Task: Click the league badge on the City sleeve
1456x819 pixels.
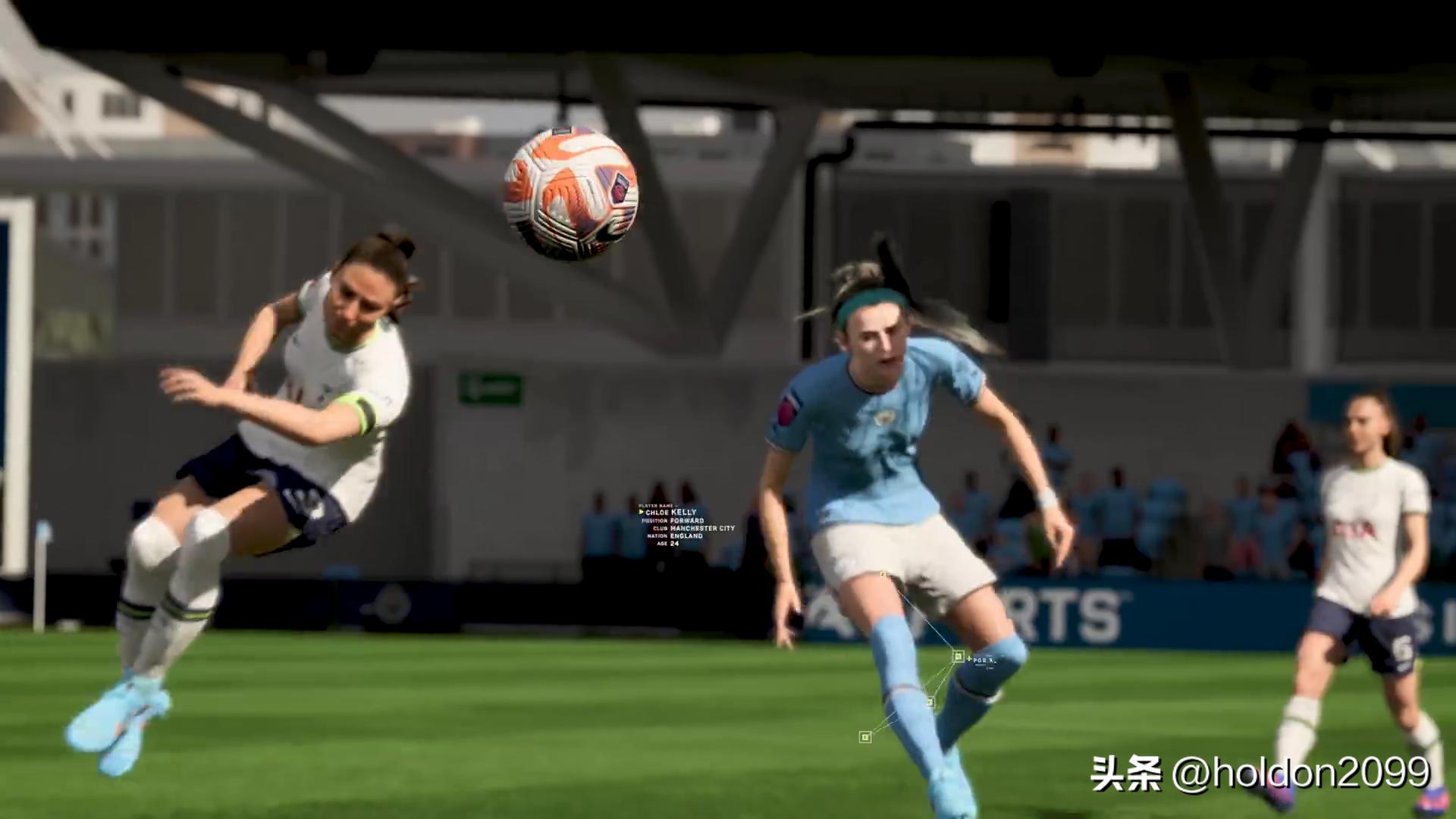Action: point(786,410)
